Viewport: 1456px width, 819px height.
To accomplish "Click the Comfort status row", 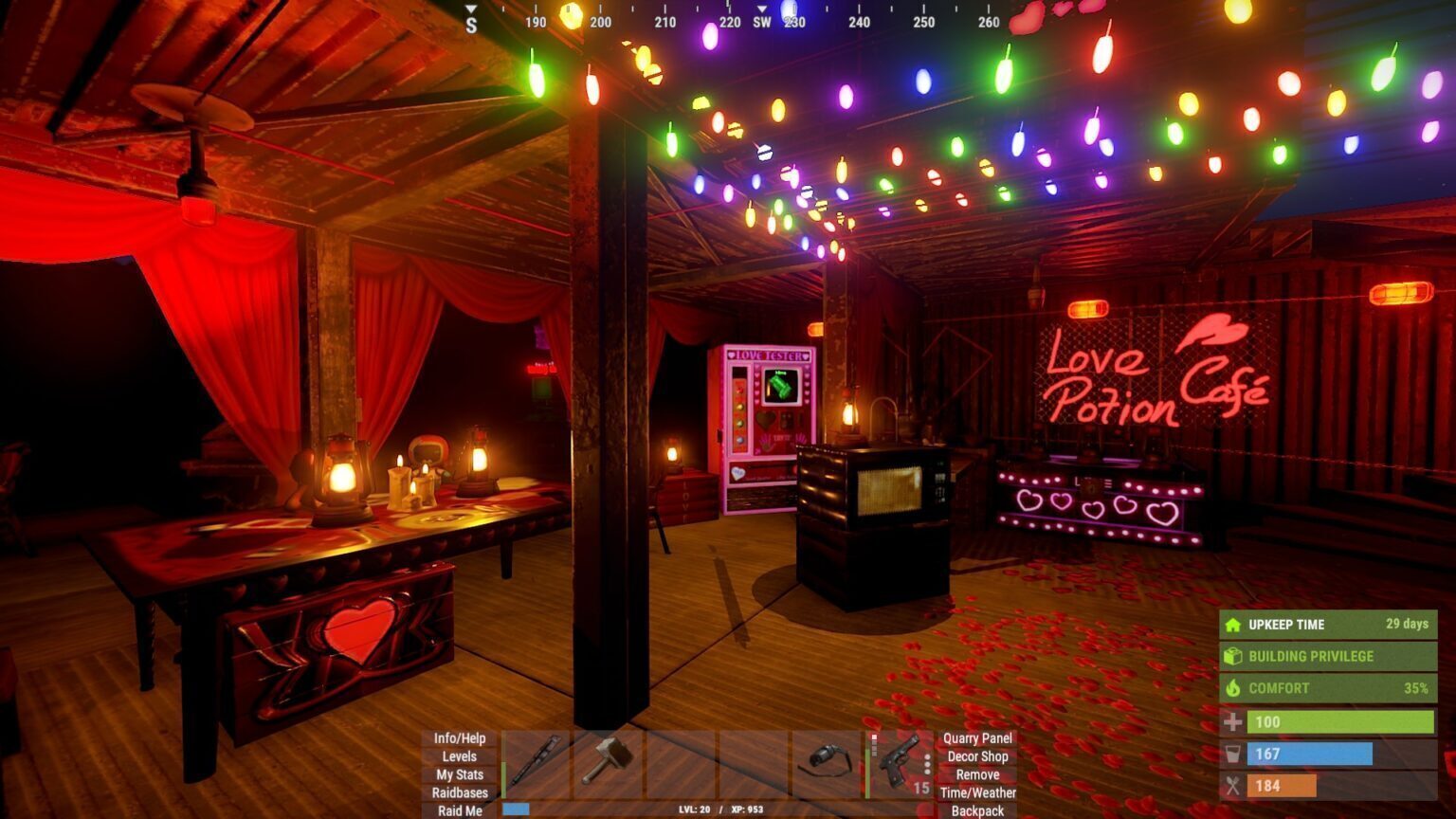I will pos(1327,688).
